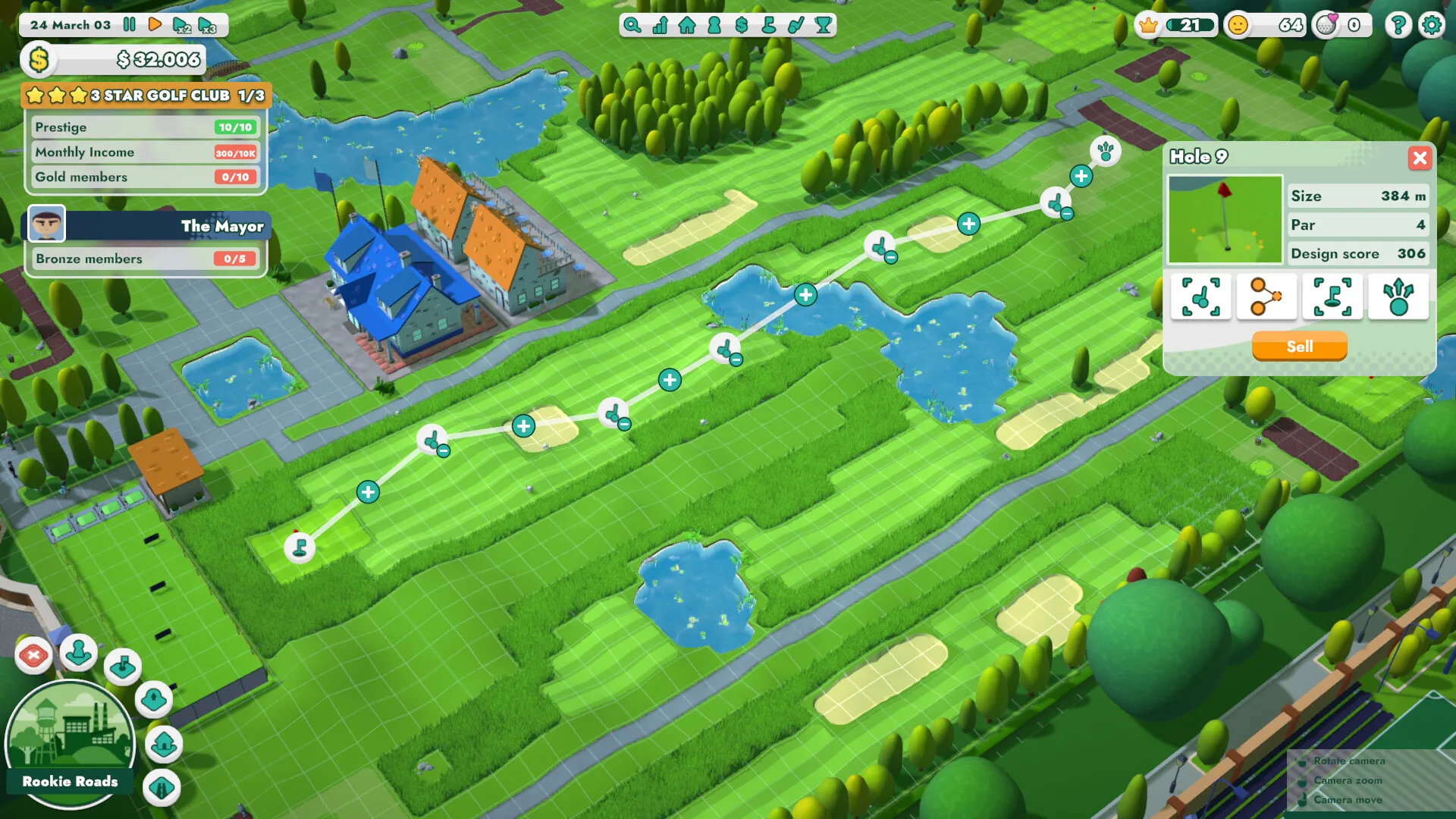Select the magnifying glass search tool
Image resolution: width=1456 pixels, height=819 pixels.
click(631, 25)
